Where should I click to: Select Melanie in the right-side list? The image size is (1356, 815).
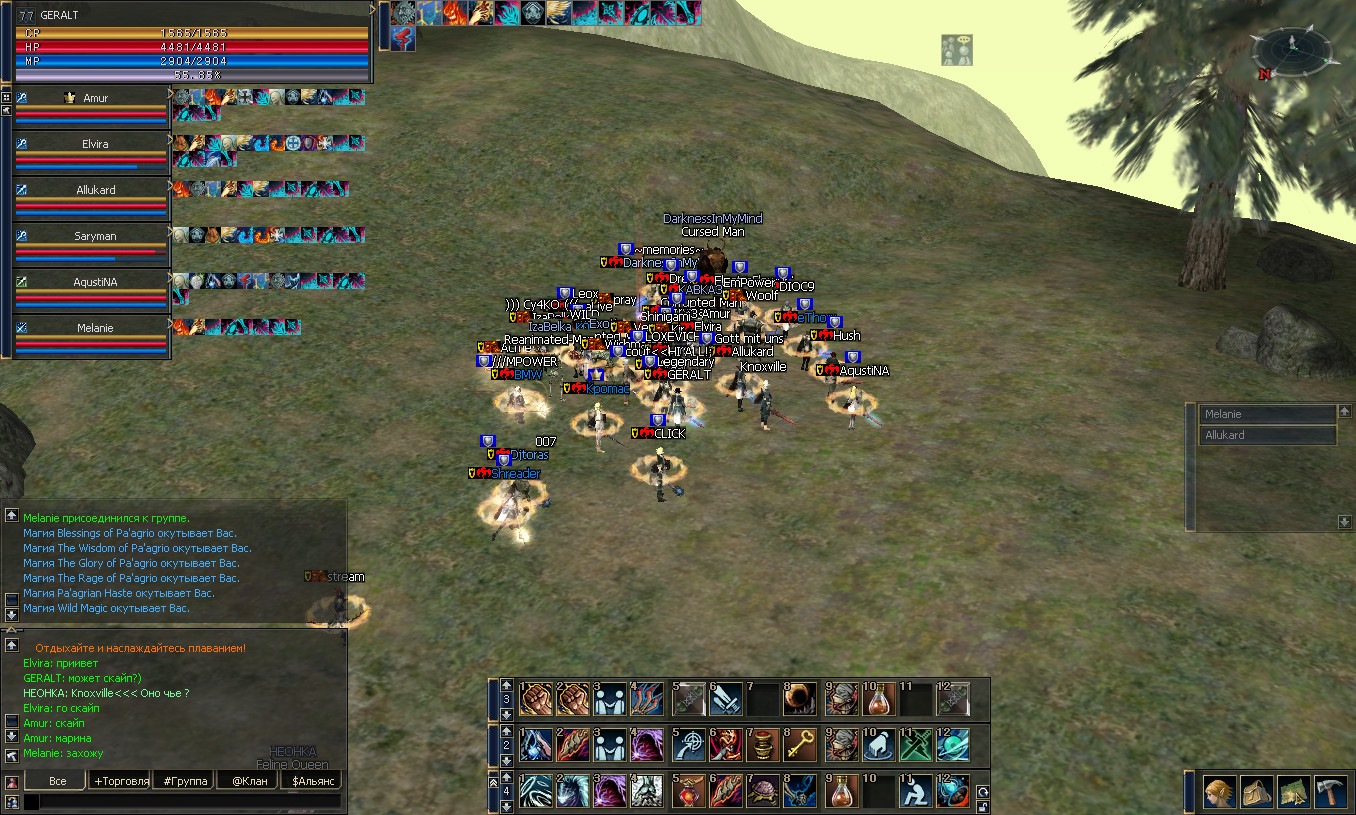point(1267,414)
